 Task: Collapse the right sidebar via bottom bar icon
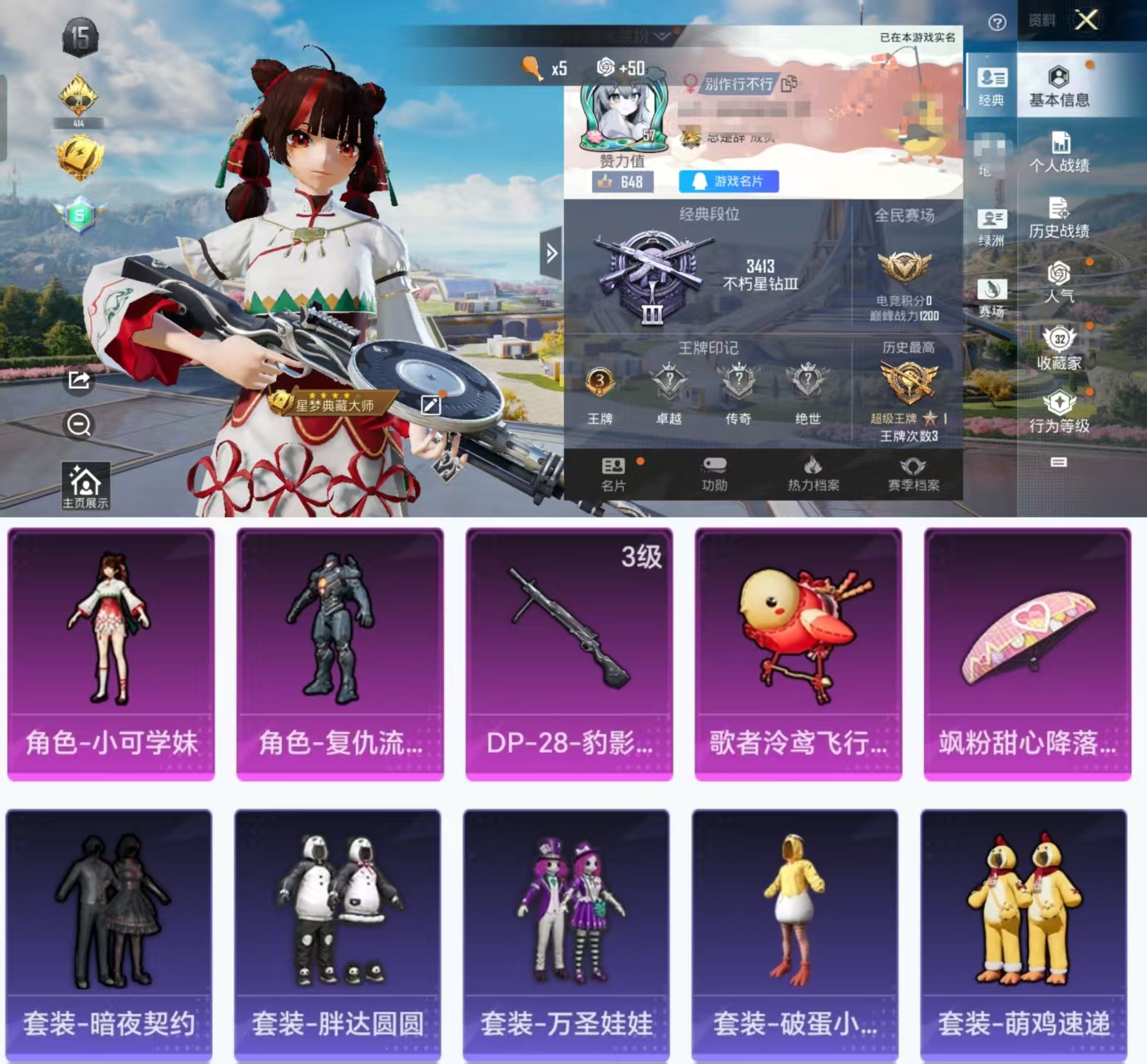pos(1060,460)
